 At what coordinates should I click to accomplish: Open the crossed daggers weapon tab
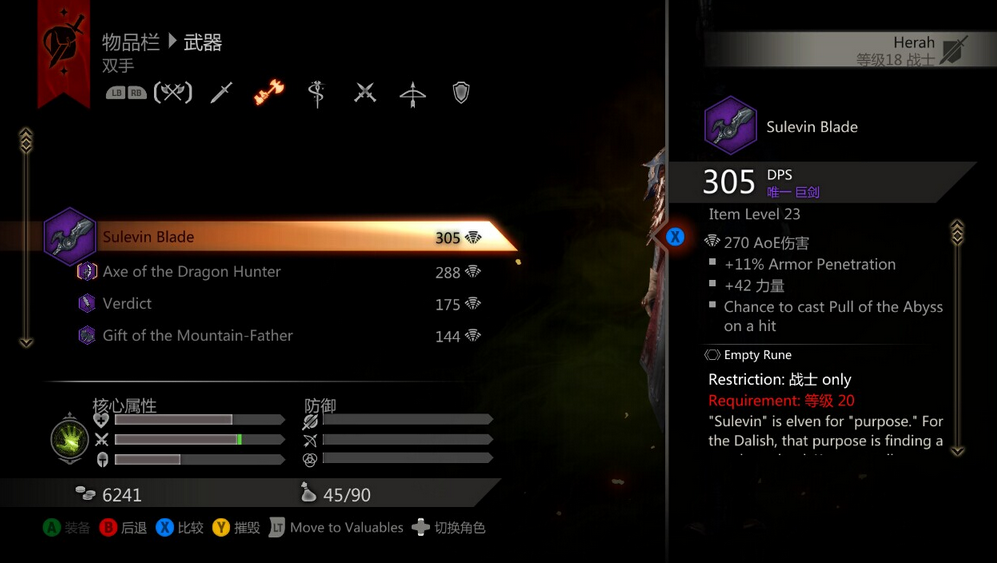pos(365,93)
